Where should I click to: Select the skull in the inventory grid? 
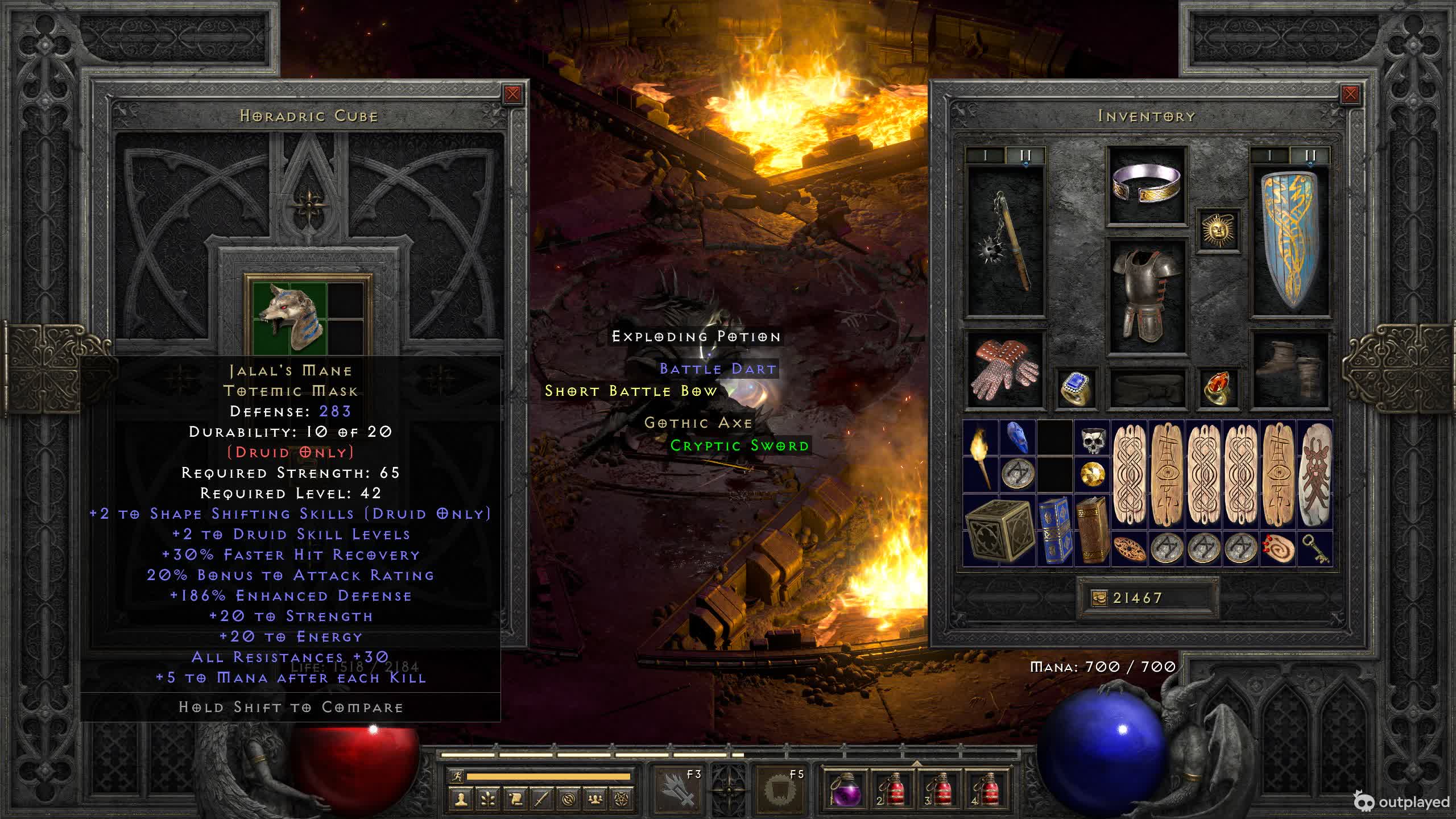coord(1091,439)
